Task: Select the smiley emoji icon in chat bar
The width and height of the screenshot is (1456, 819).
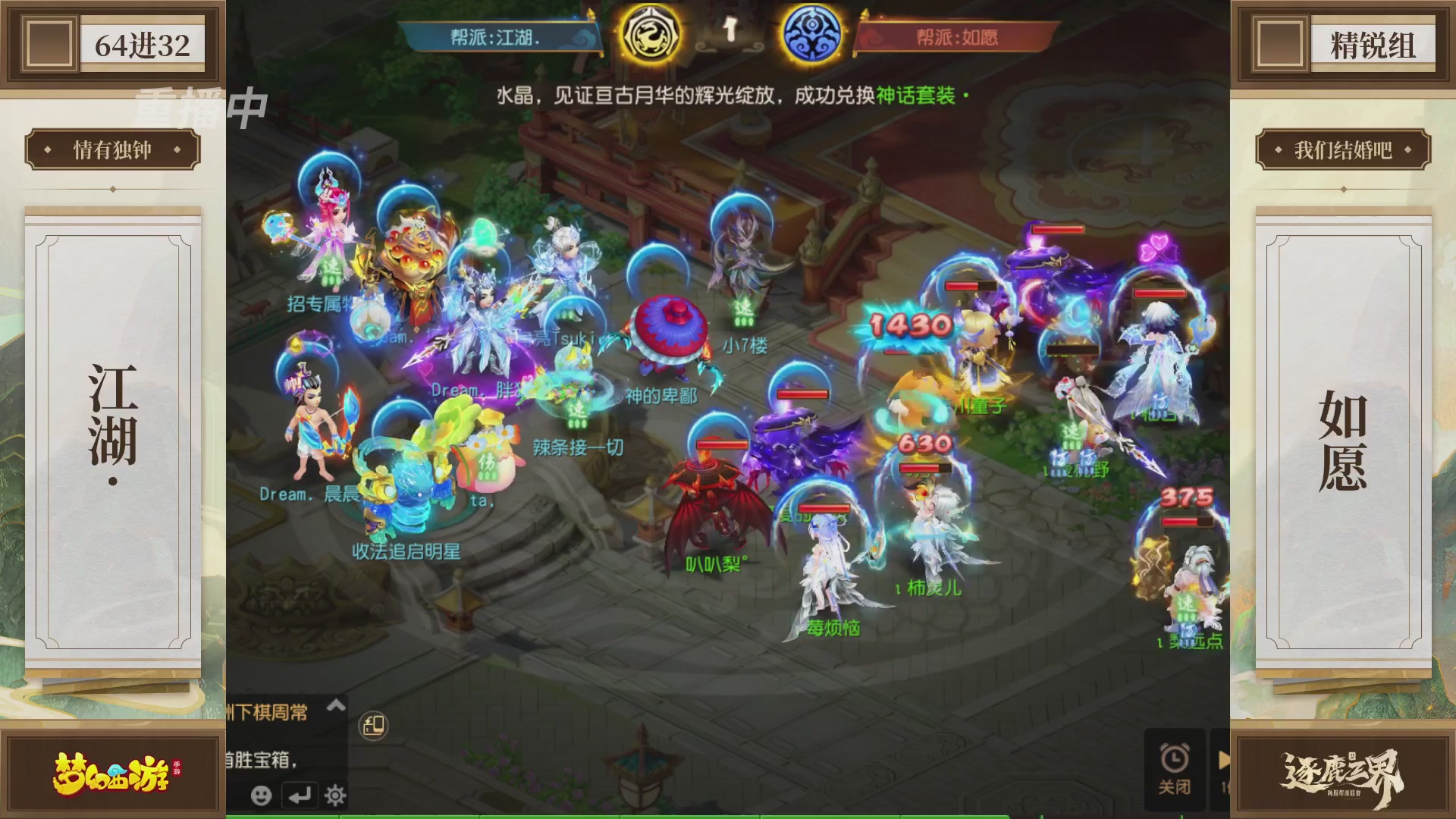Action: coord(261,796)
